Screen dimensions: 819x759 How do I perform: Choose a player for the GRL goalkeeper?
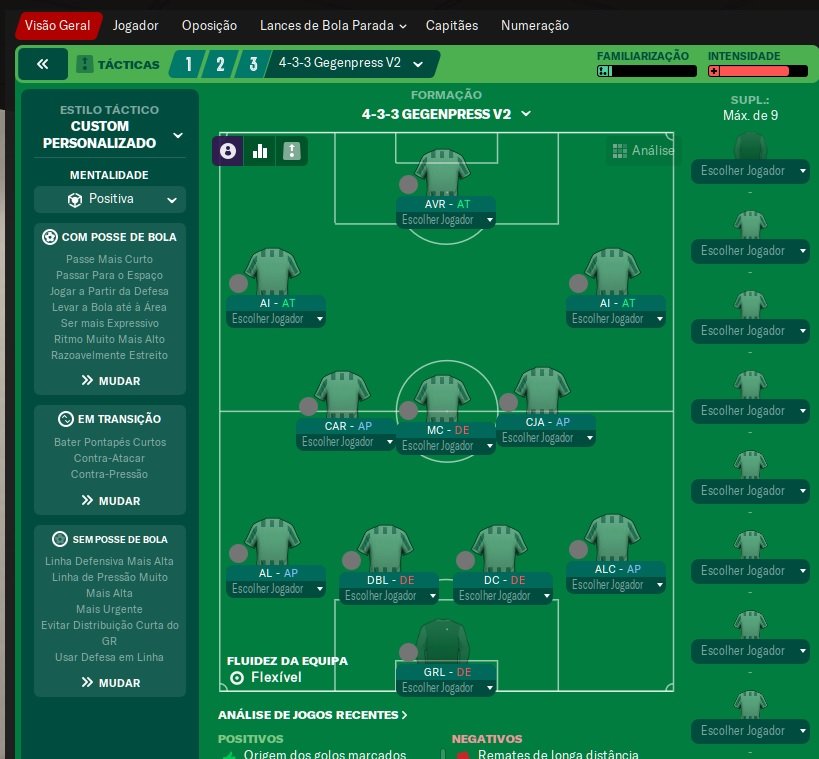click(x=446, y=689)
